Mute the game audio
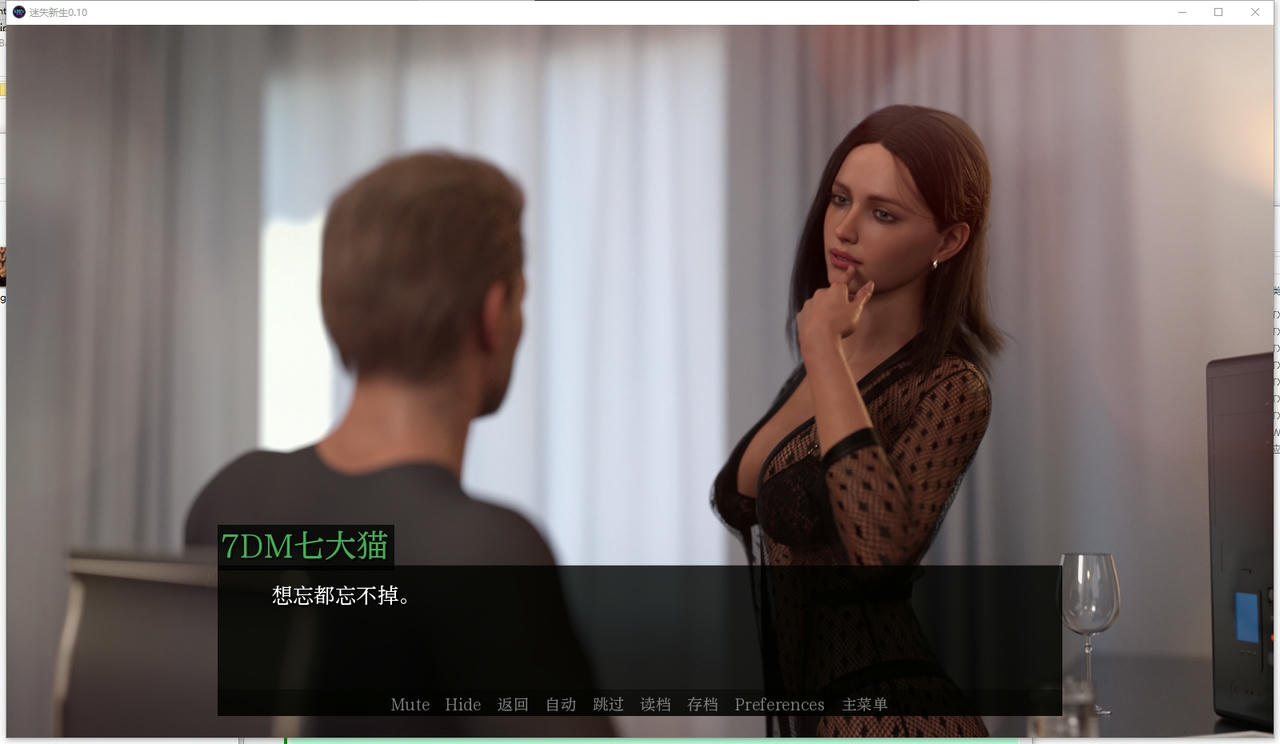Image resolution: width=1280 pixels, height=744 pixels. 409,705
